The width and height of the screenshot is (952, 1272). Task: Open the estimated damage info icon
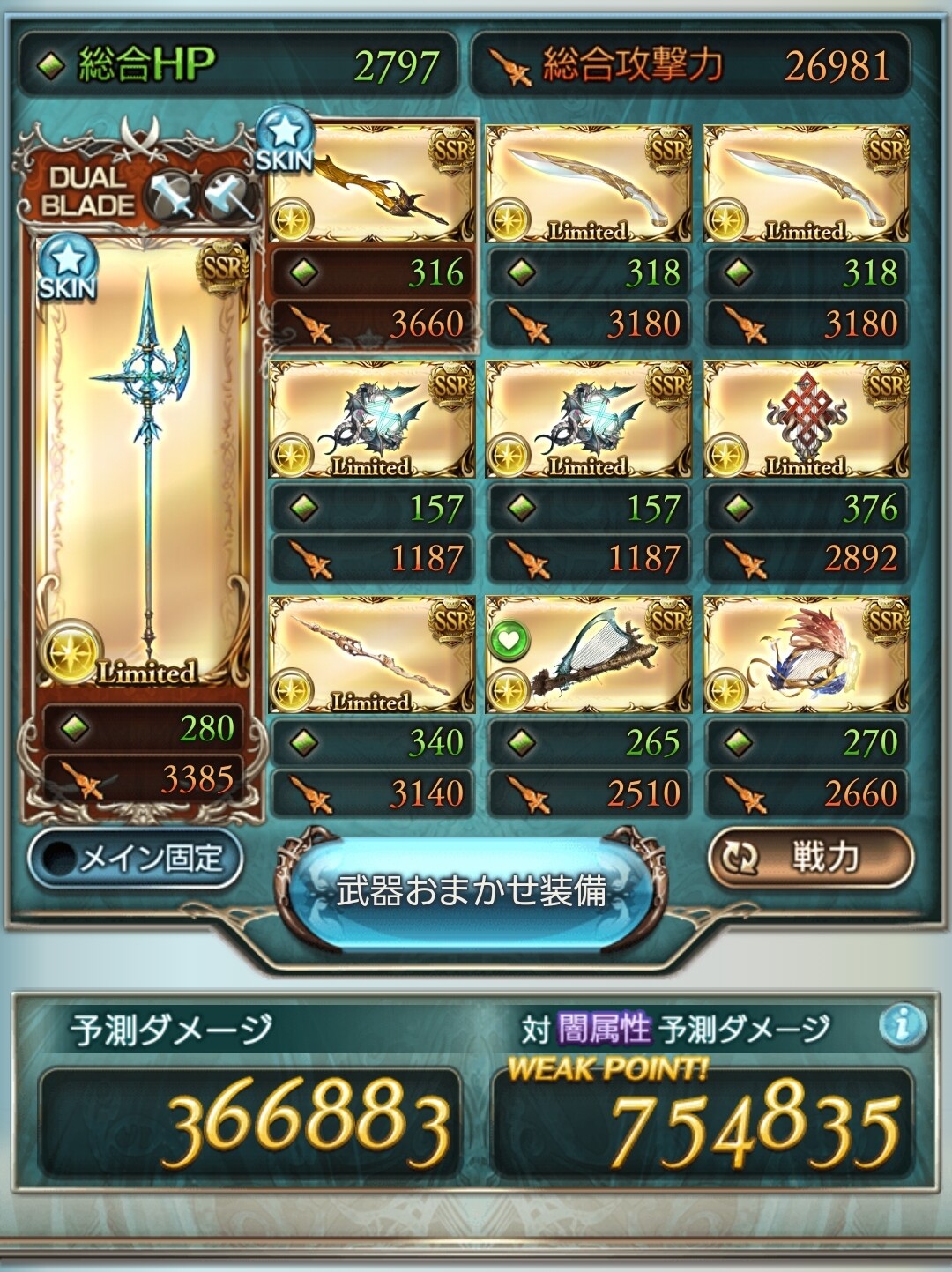pyautogui.click(x=903, y=1025)
